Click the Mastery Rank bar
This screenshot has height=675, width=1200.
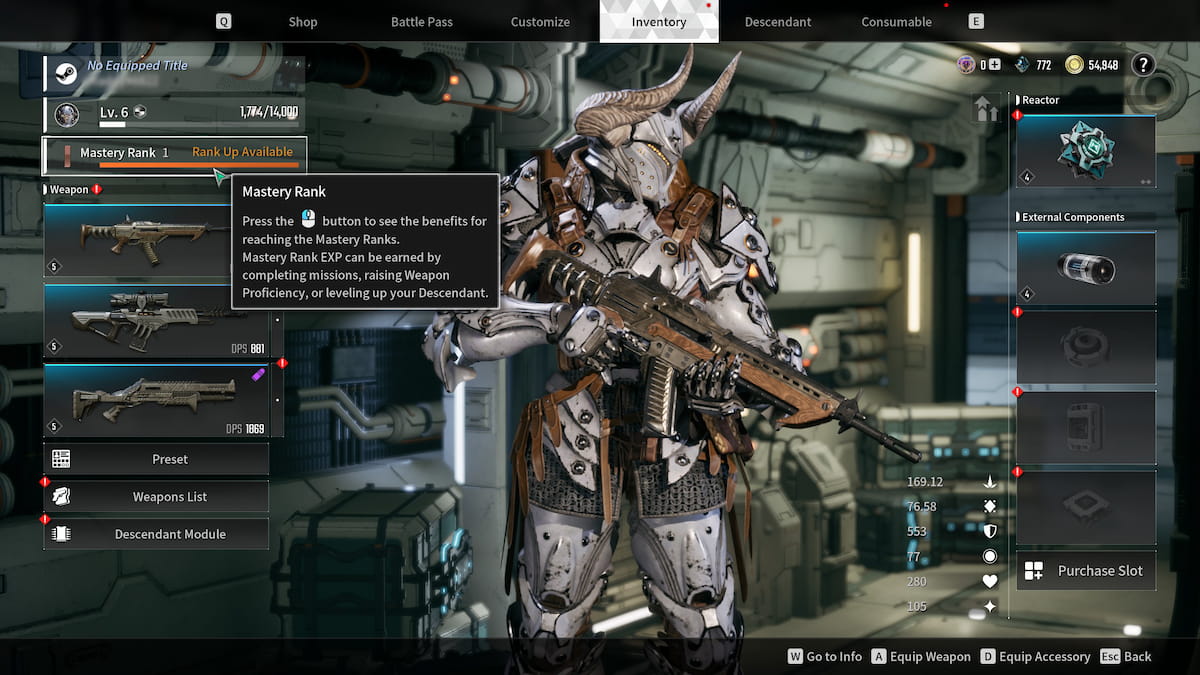(174, 154)
